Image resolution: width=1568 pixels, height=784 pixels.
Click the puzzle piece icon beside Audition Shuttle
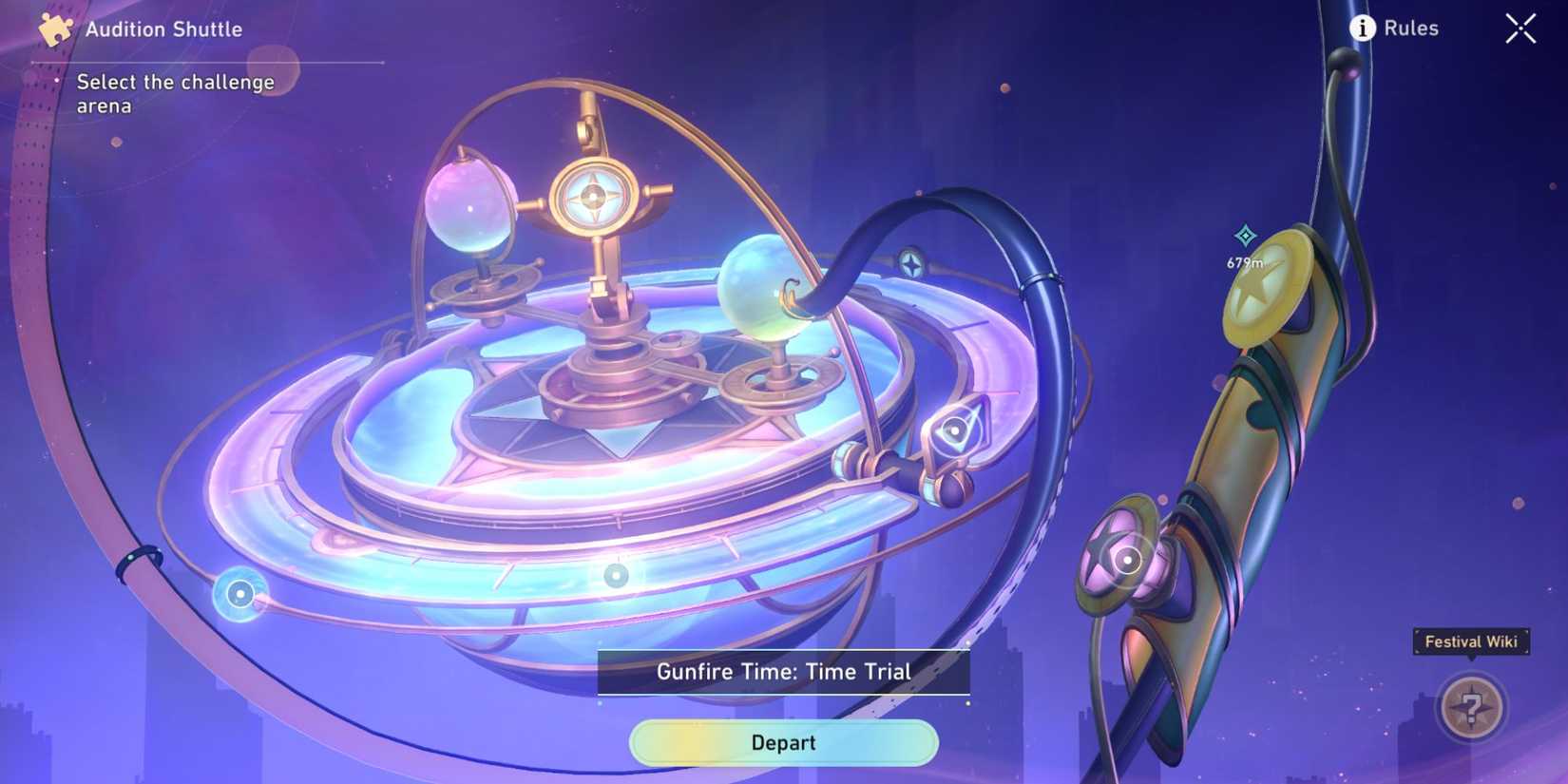pos(54,28)
